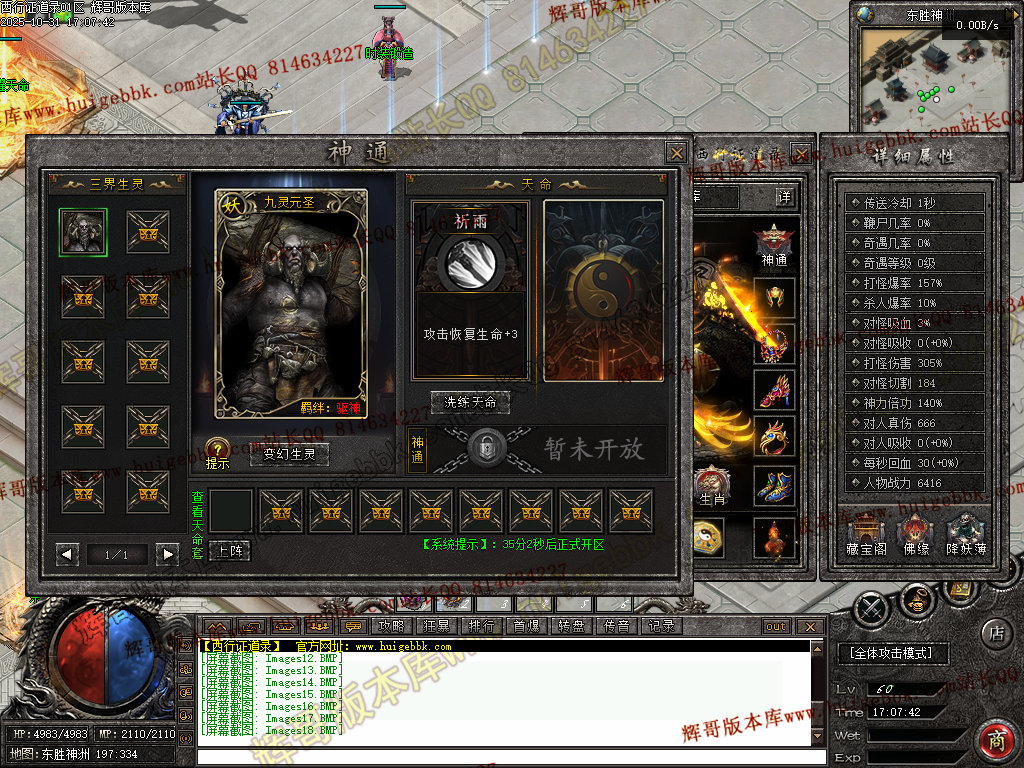Go to the previous creature page
The height and width of the screenshot is (768, 1024).
[68, 554]
